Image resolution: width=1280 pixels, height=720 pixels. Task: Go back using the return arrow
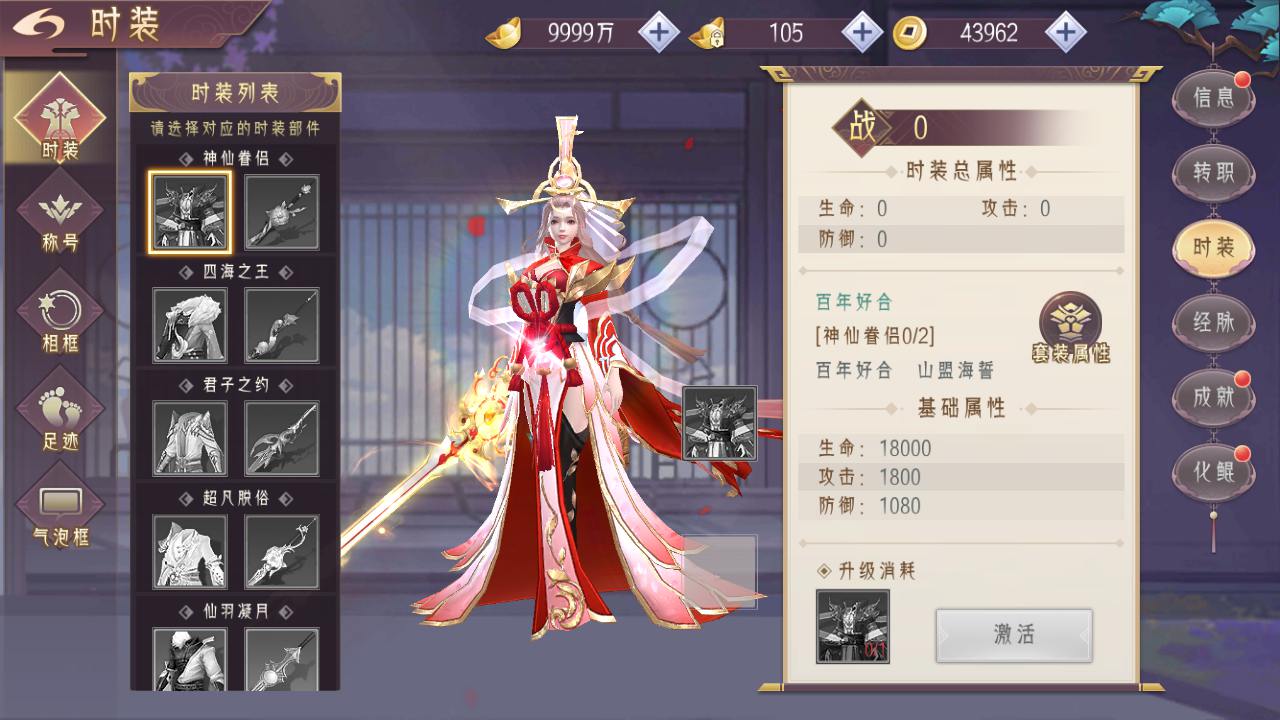tap(38, 25)
